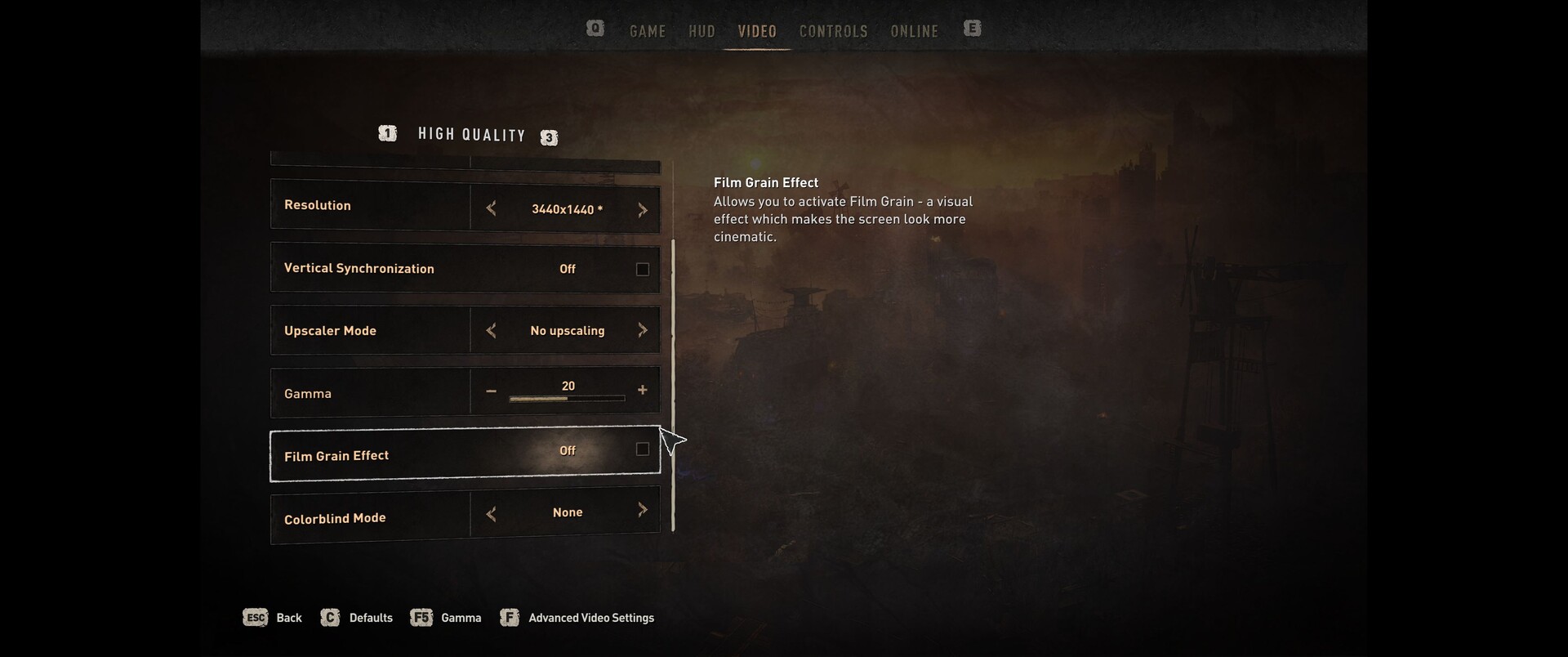Select the previous Resolution option
Viewport: 1568px width, 657px height.
[x=491, y=209]
